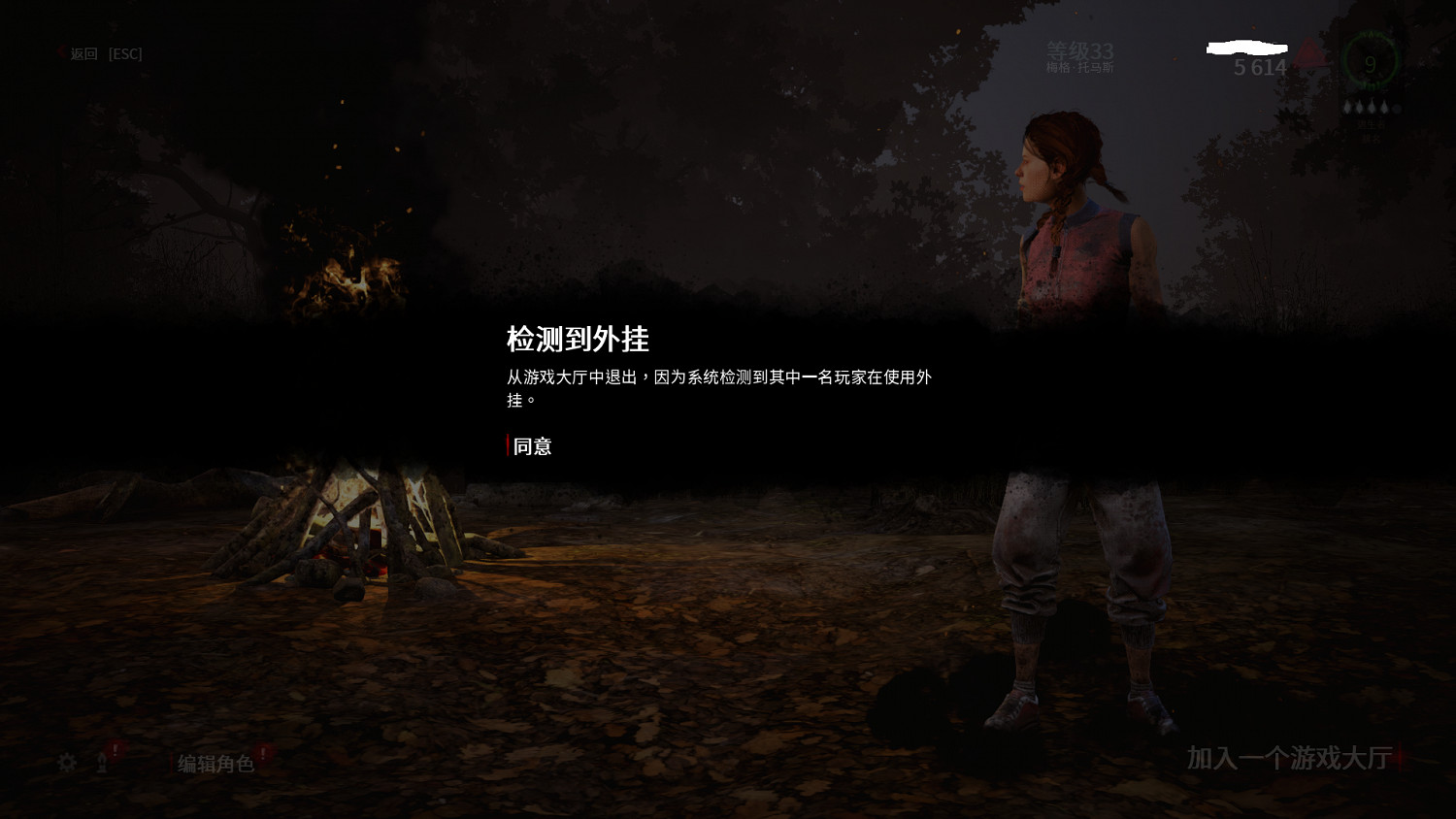This screenshot has height=819, width=1456.
Task: Click the red alert badge above the torch icon
Action: 115,748
